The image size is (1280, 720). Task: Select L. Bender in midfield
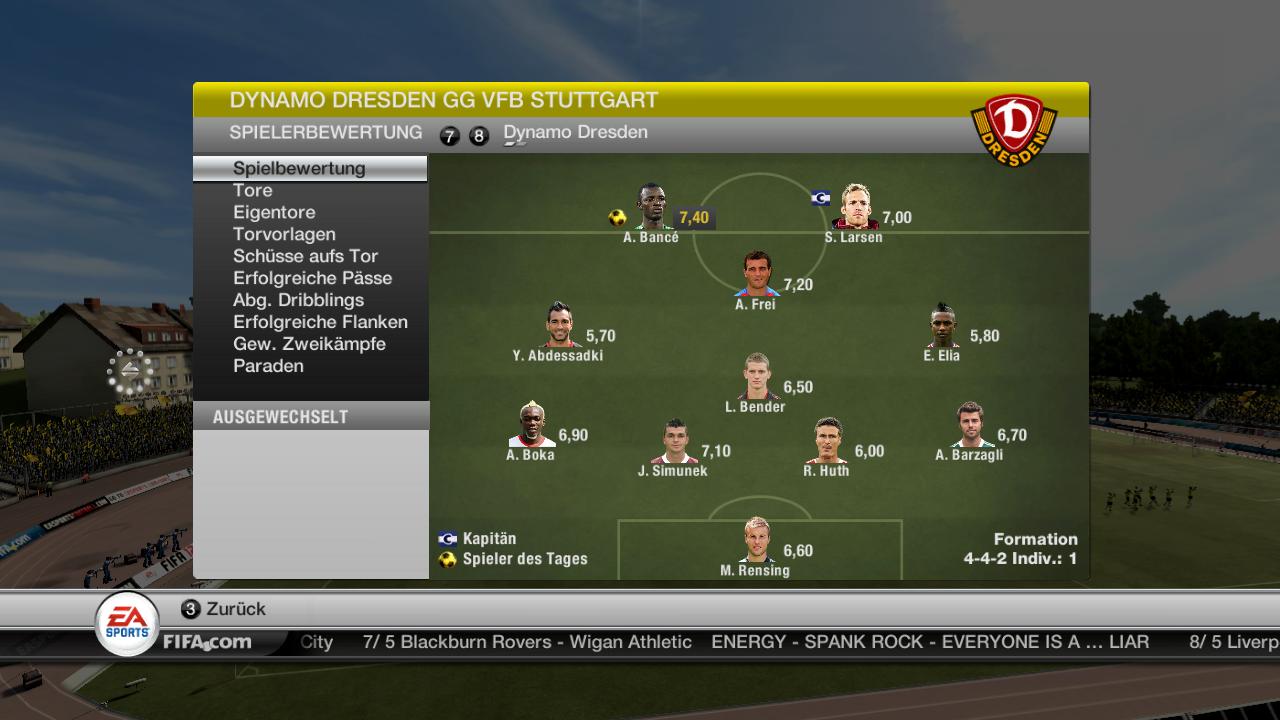coord(756,377)
